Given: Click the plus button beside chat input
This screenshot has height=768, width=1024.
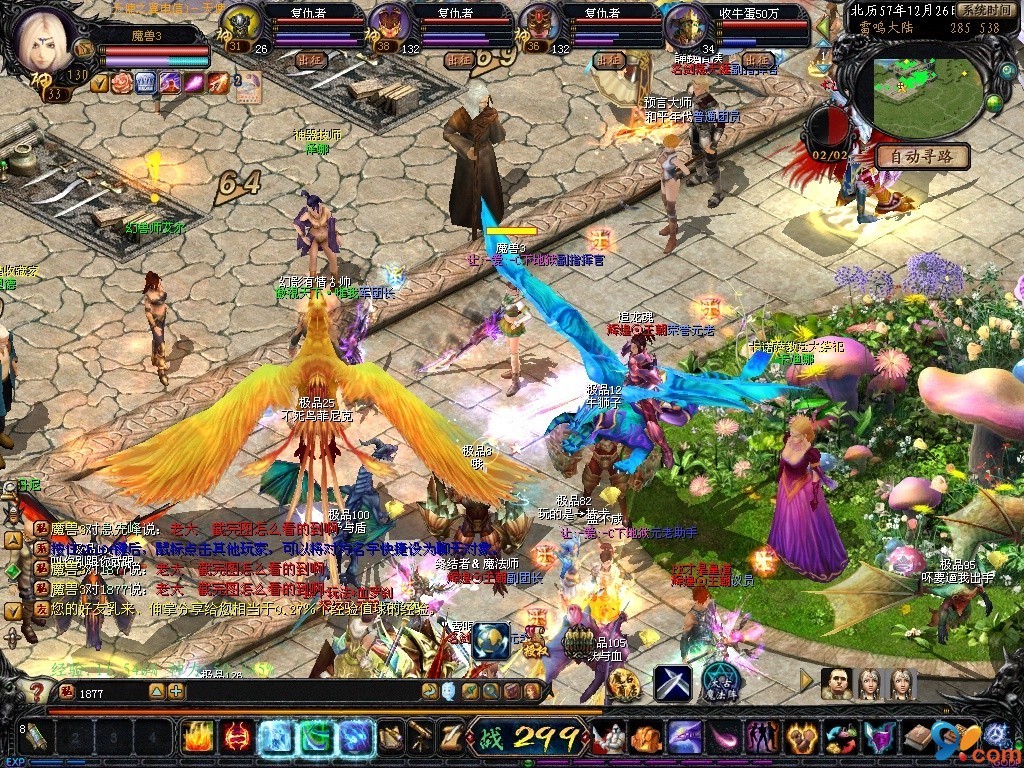Looking at the screenshot, I should tap(176, 691).
